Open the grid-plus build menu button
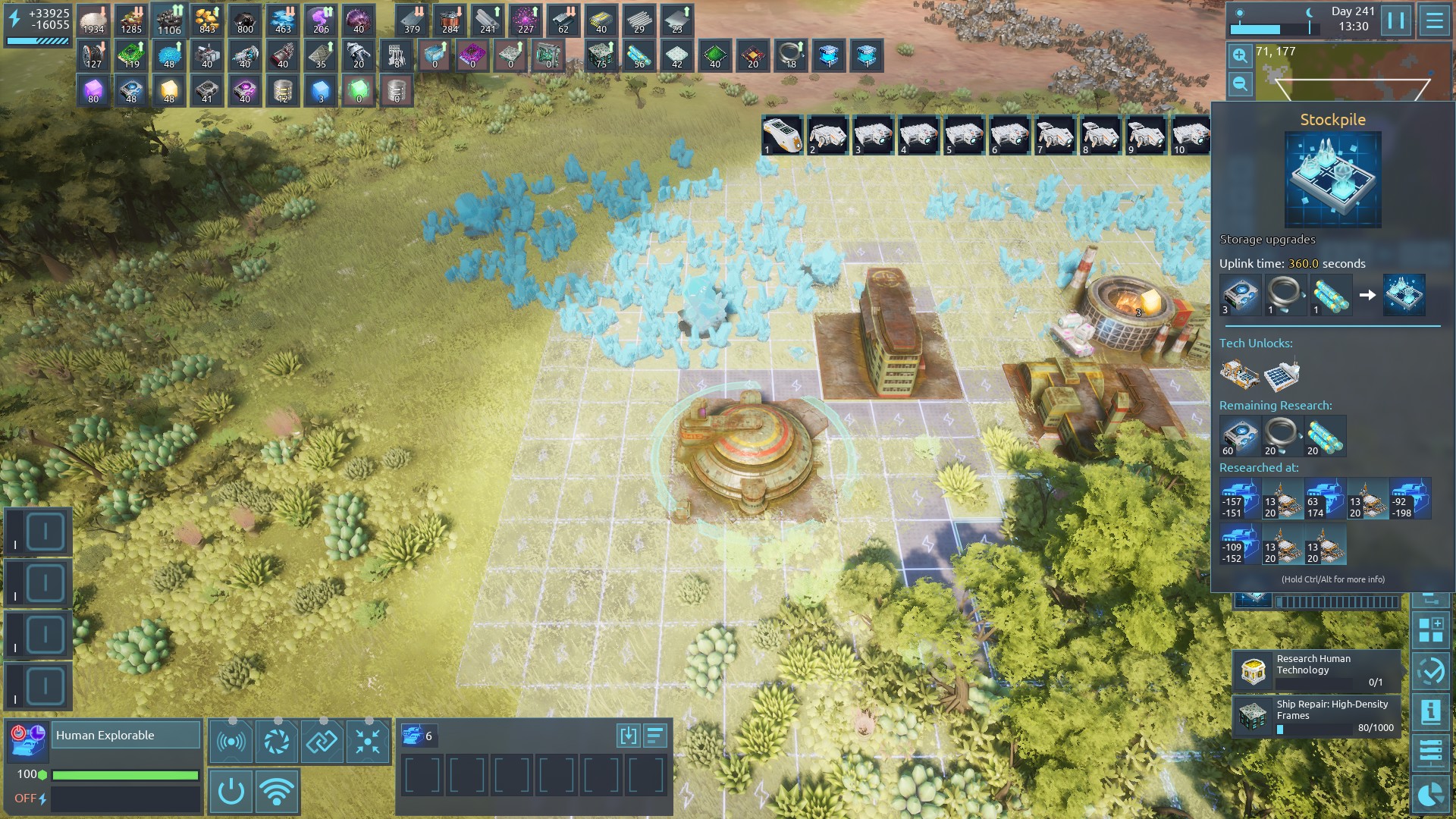The image size is (1456, 819). coord(1431,630)
